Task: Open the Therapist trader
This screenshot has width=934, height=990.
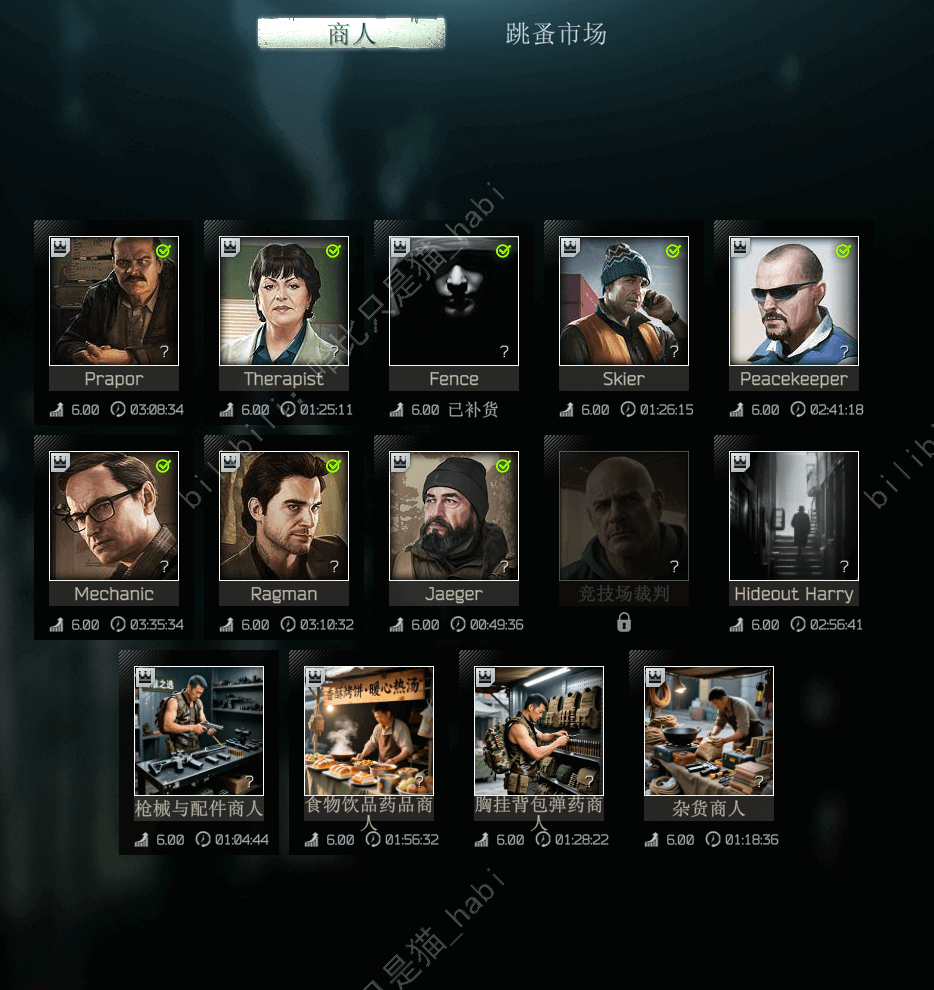Action: [284, 301]
